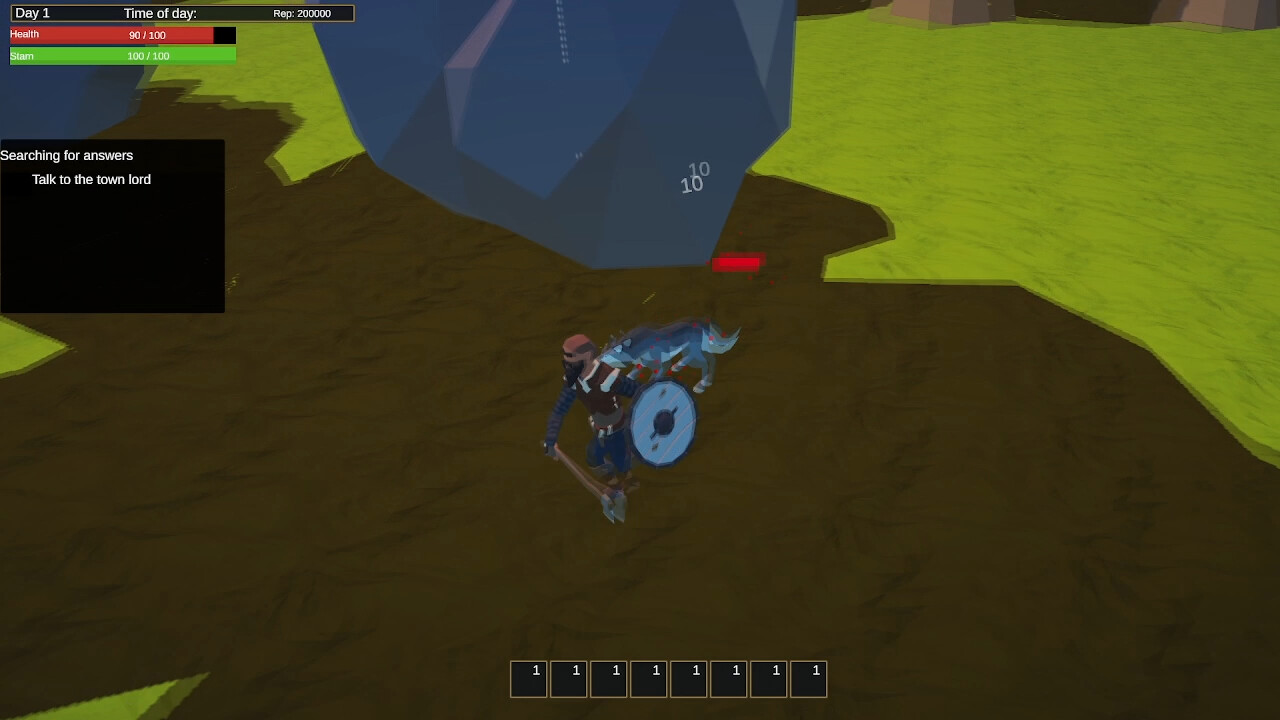
Task: Select the third hotbar slot
Action: point(608,678)
